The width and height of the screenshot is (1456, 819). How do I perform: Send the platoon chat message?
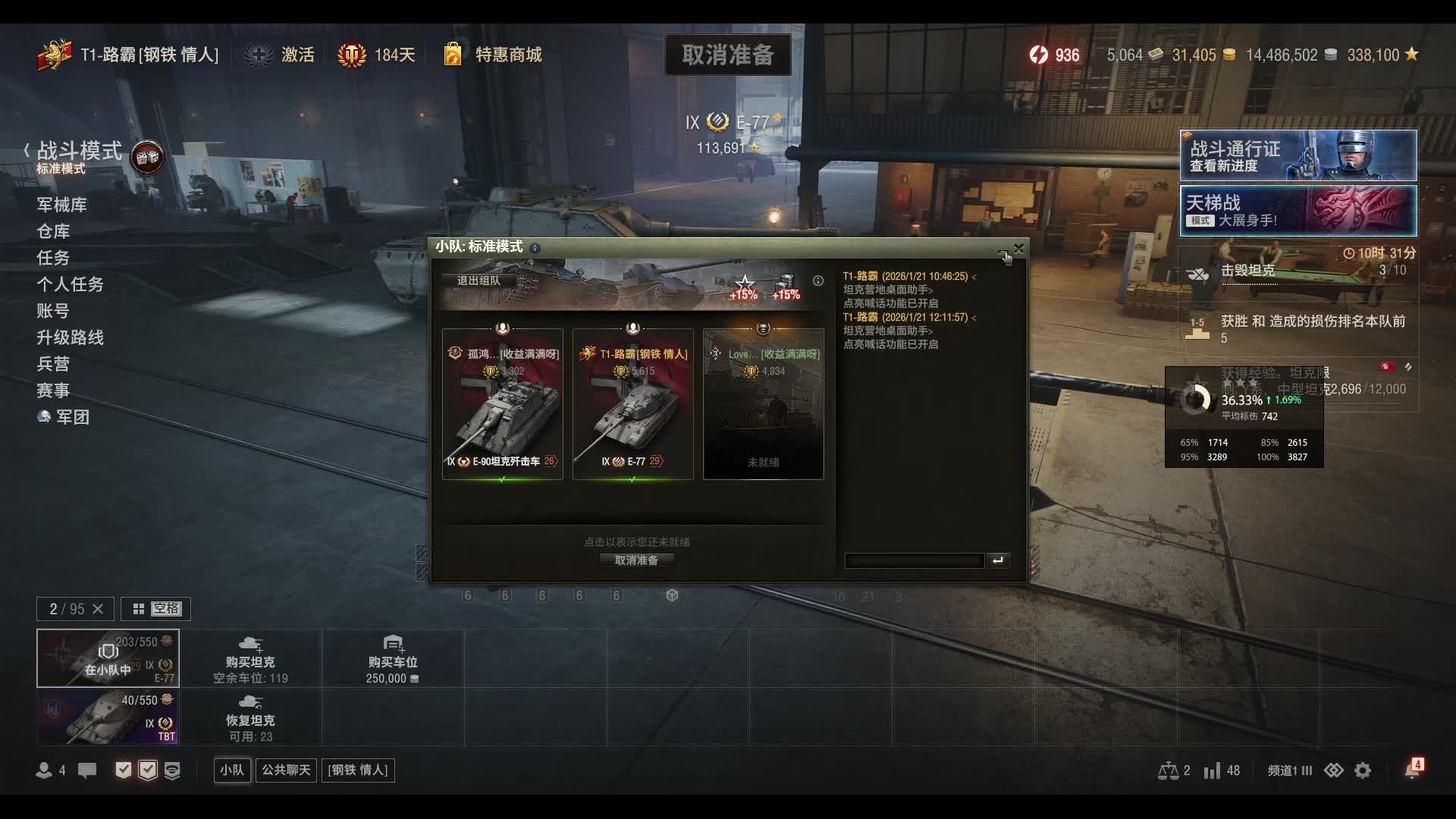(x=998, y=560)
